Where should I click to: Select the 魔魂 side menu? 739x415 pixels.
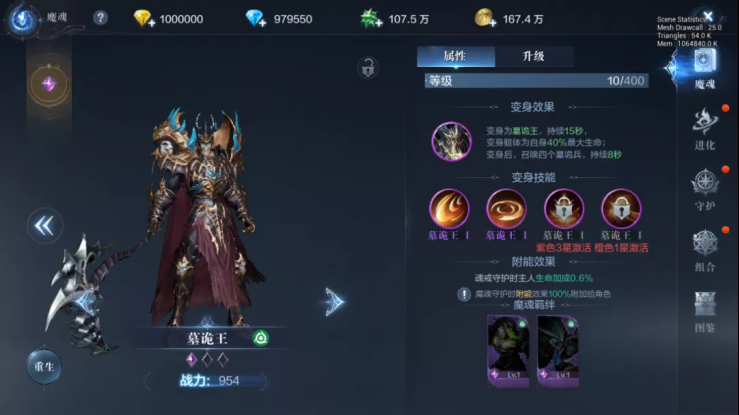point(704,67)
